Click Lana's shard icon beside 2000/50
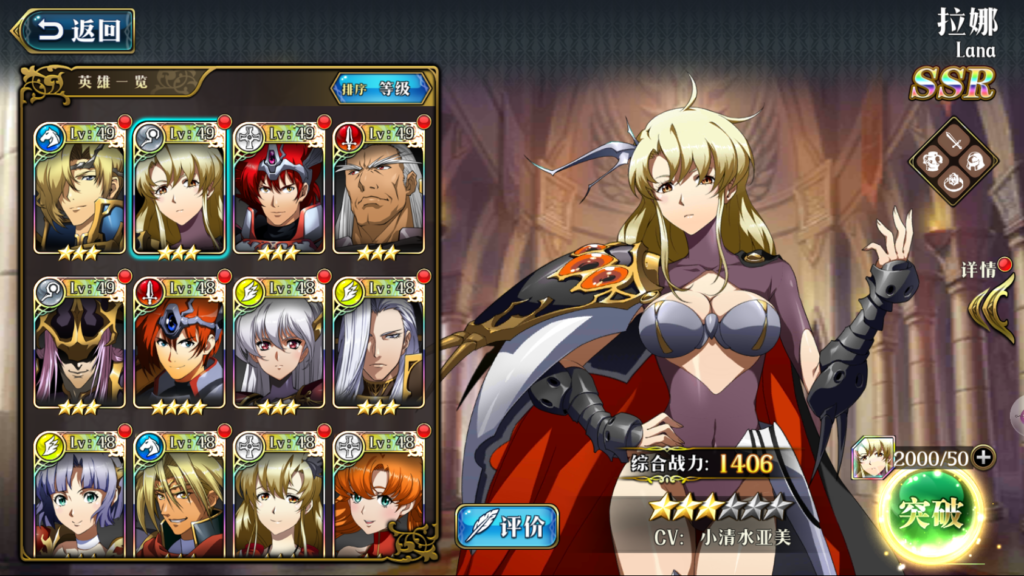Image resolution: width=1024 pixels, height=576 pixels. pos(871,459)
